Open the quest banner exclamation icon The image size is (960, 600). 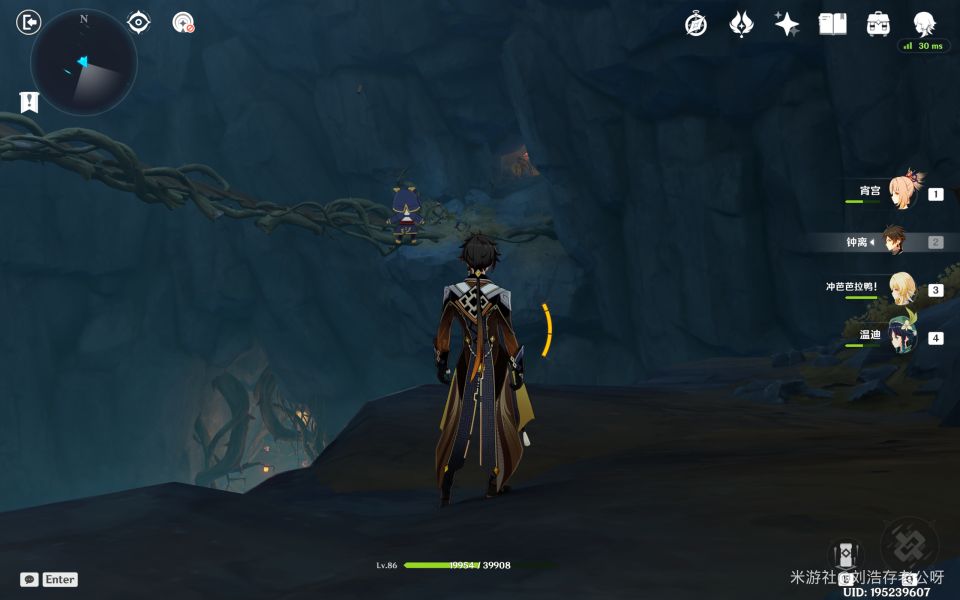click(x=29, y=101)
